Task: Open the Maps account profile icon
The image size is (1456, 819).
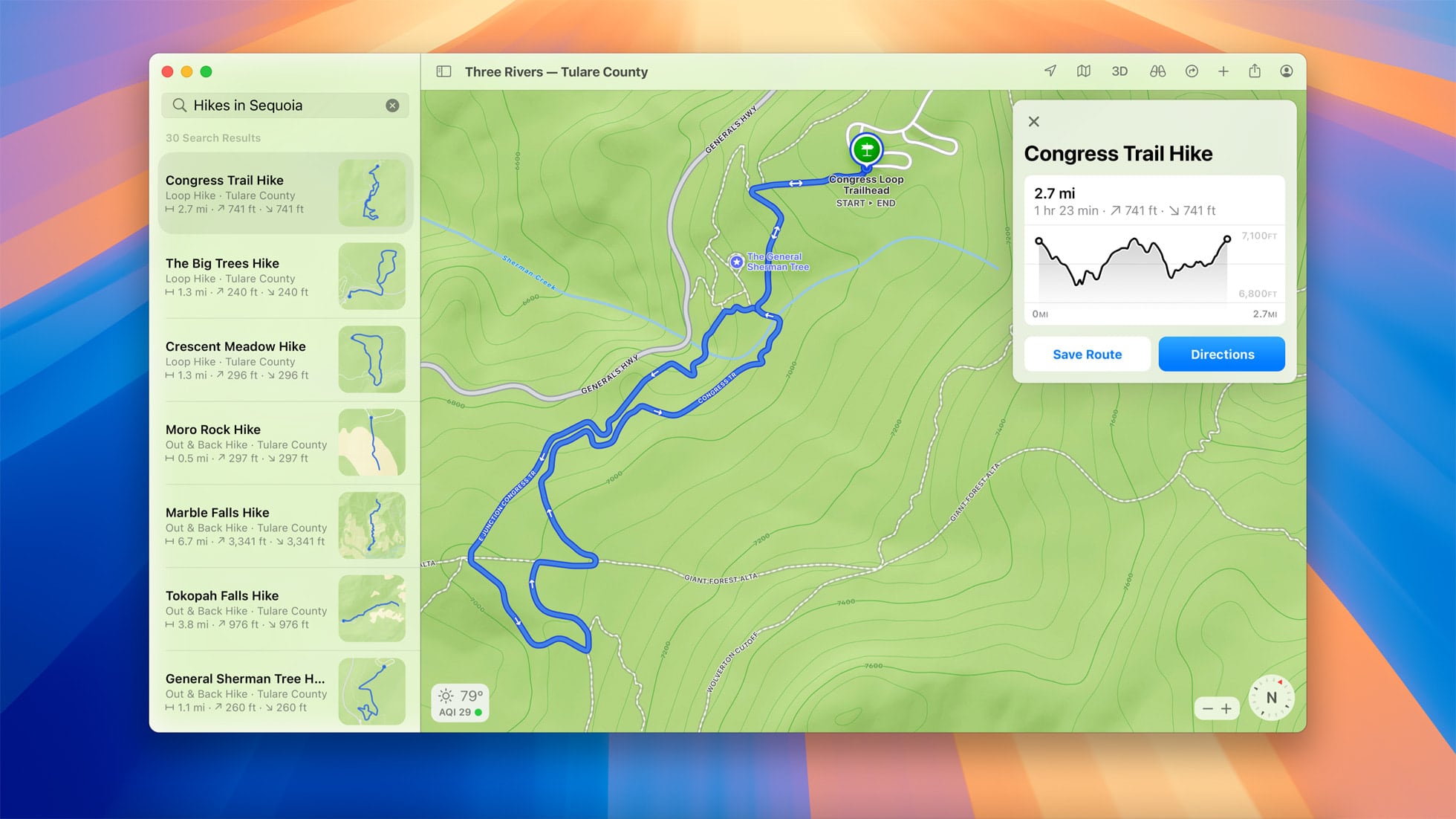Action: tap(1286, 71)
